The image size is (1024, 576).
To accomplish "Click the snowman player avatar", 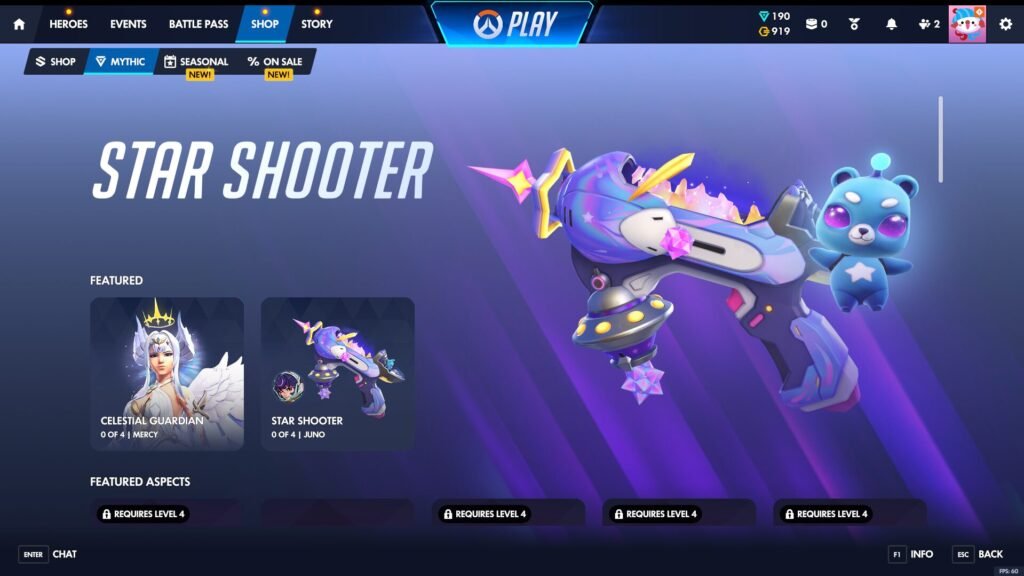I will pos(967,24).
